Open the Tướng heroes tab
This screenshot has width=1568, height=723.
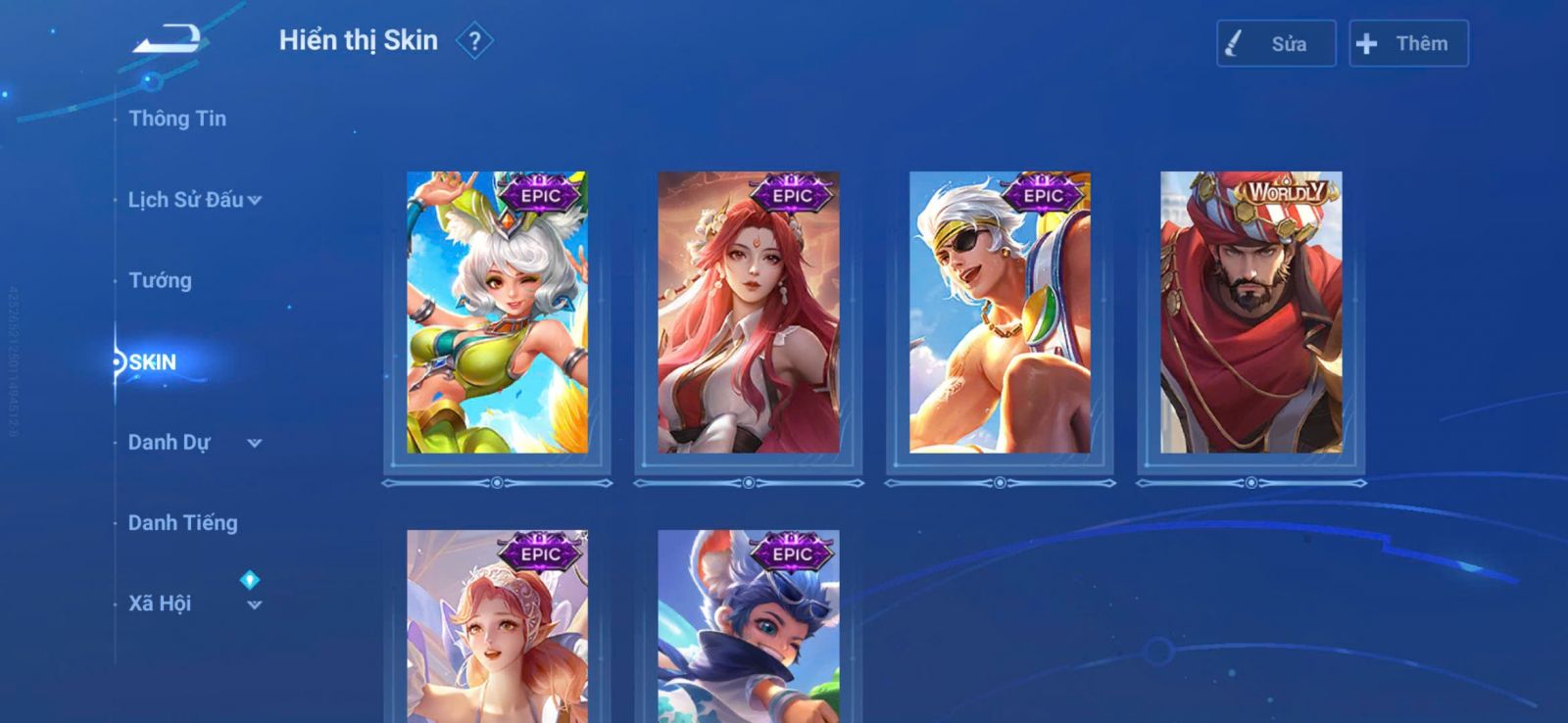[x=160, y=281]
